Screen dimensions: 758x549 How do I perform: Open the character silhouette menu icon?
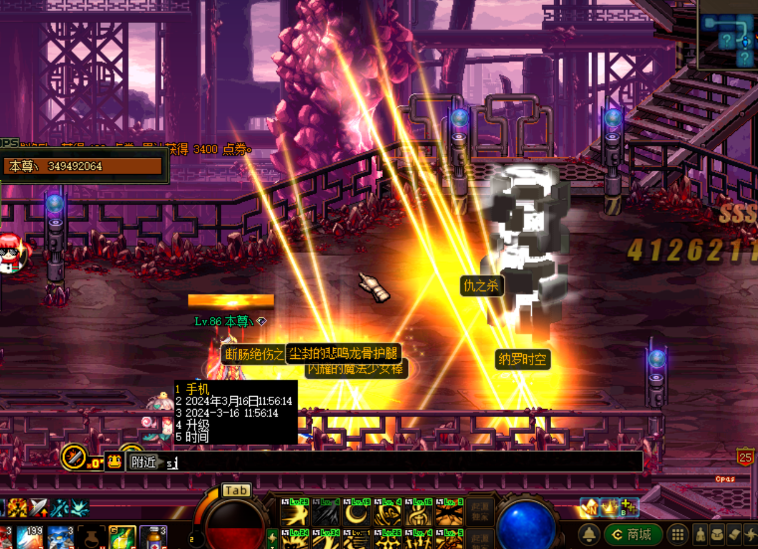pyautogui.click(x=700, y=535)
